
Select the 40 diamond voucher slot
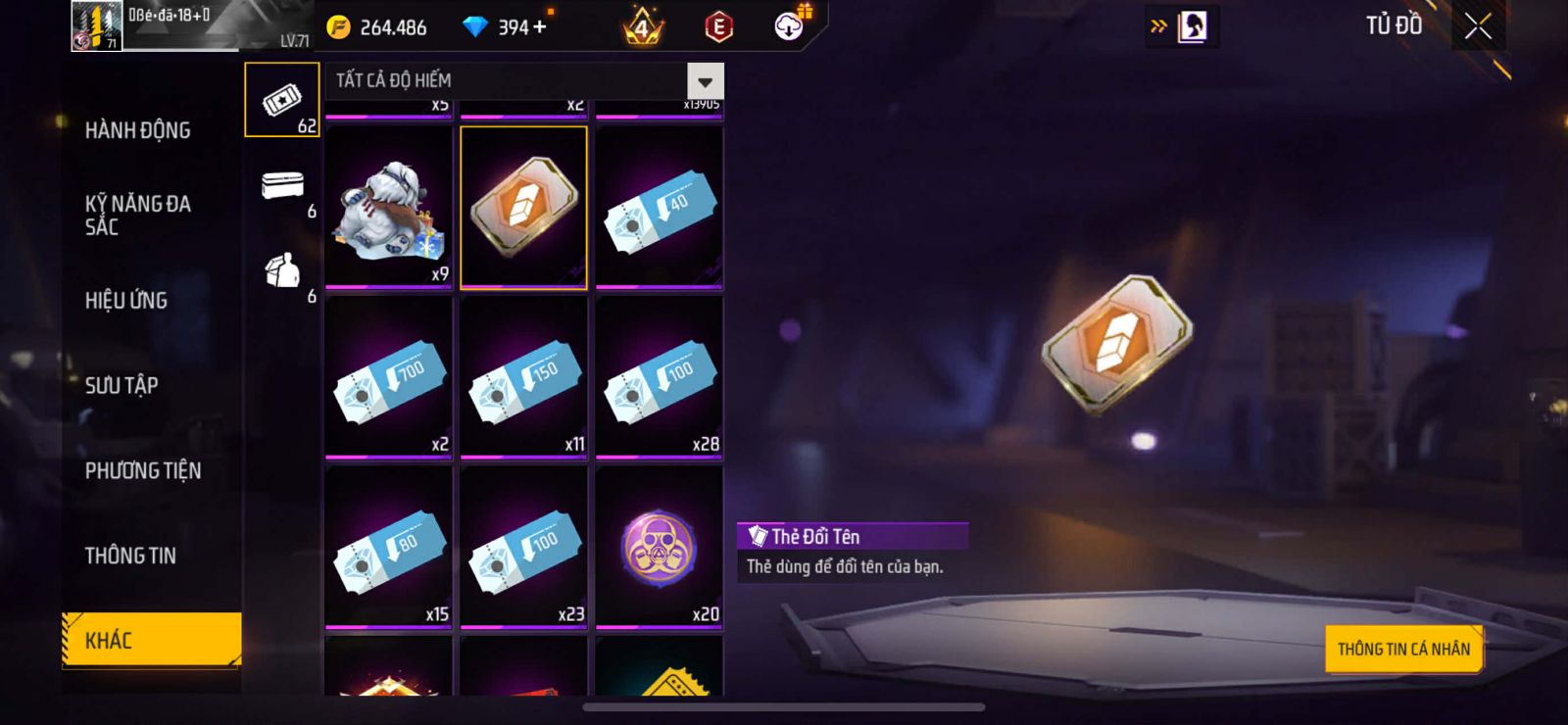(659, 207)
